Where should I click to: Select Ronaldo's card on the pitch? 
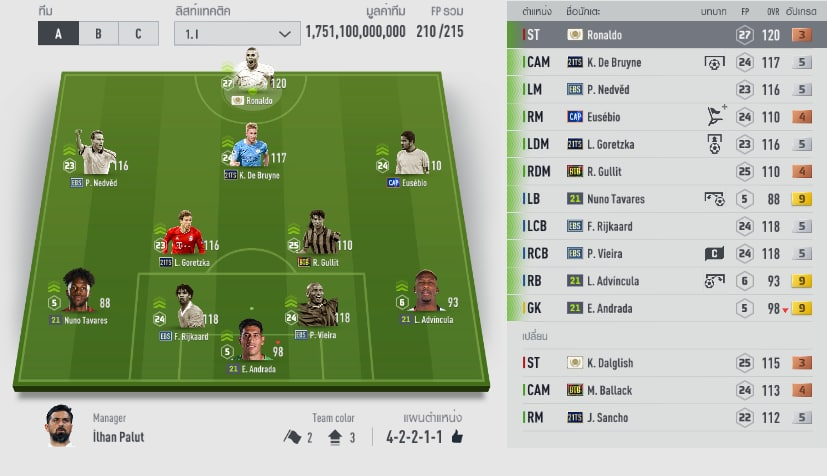coord(254,74)
